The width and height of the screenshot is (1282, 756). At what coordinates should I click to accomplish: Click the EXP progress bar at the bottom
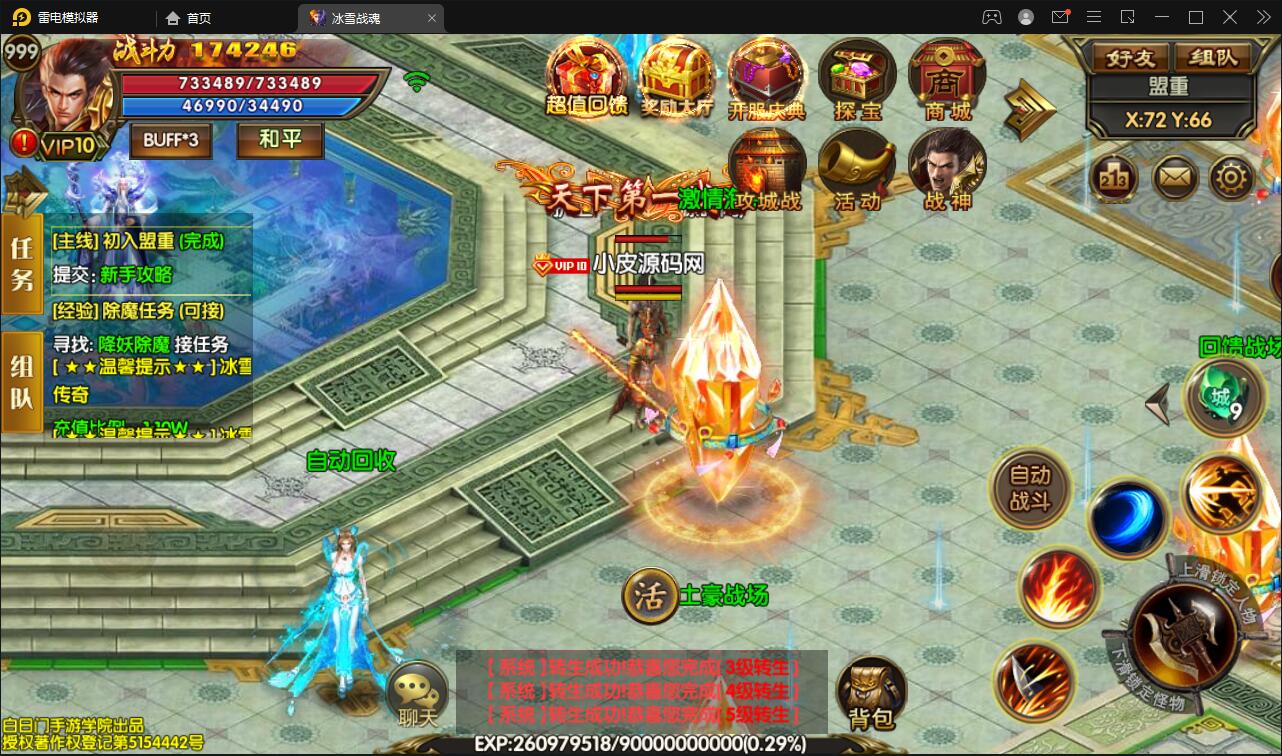(x=640, y=744)
